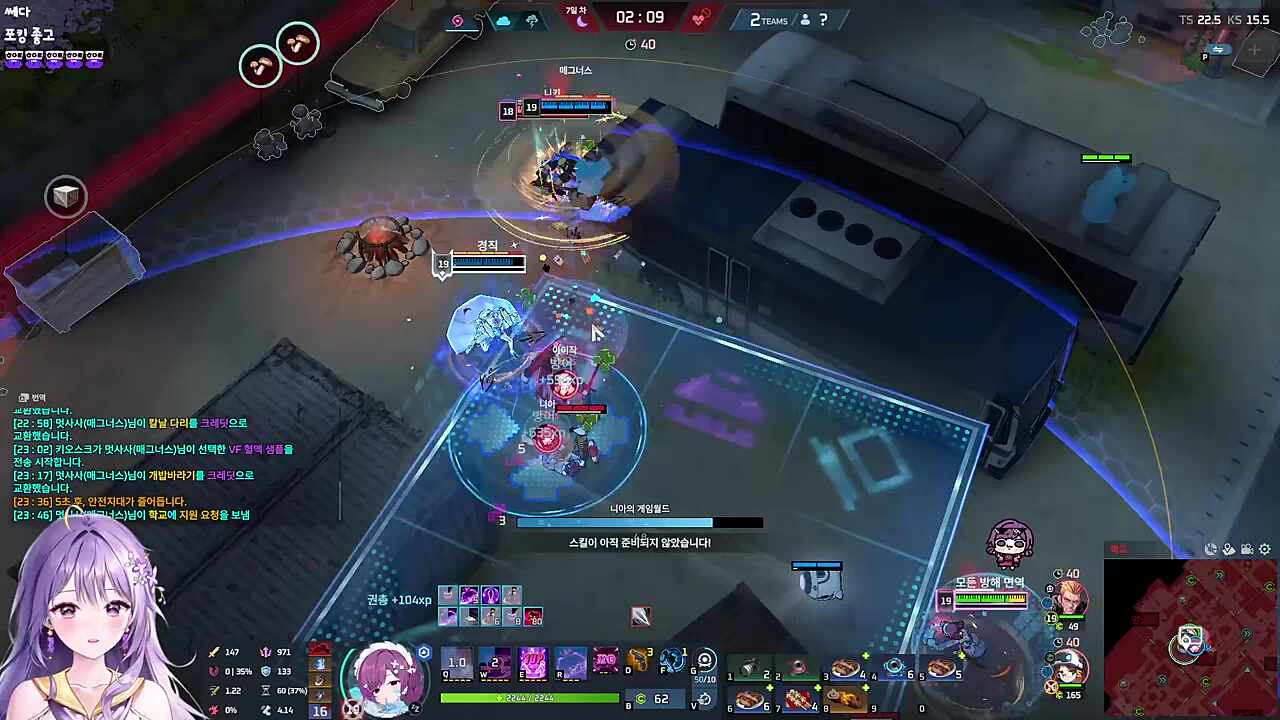Select the Q skill in the hotbar
Screen dimensions: 1280x720
457,662
